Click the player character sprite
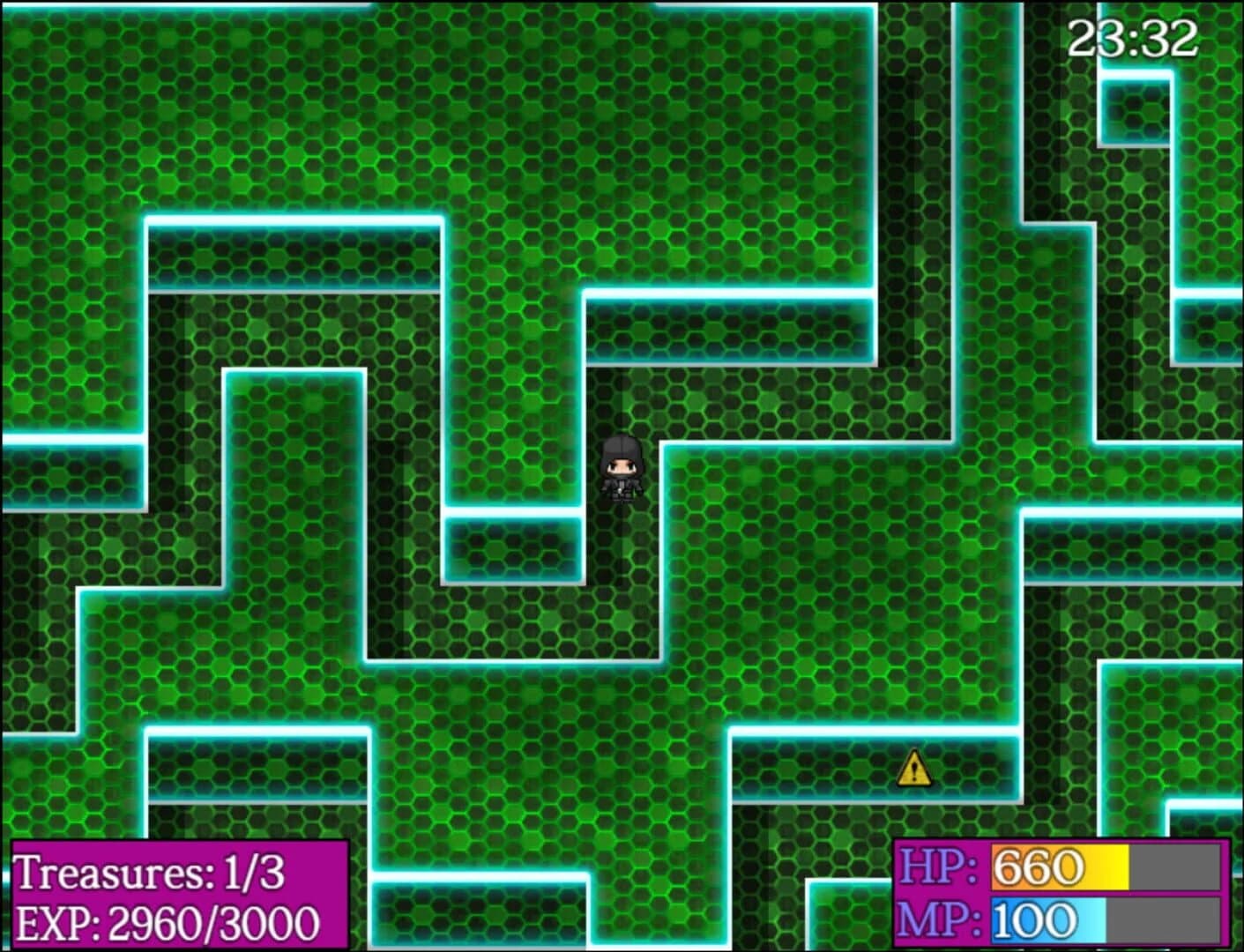The image size is (1244, 952). (x=622, y=472)
